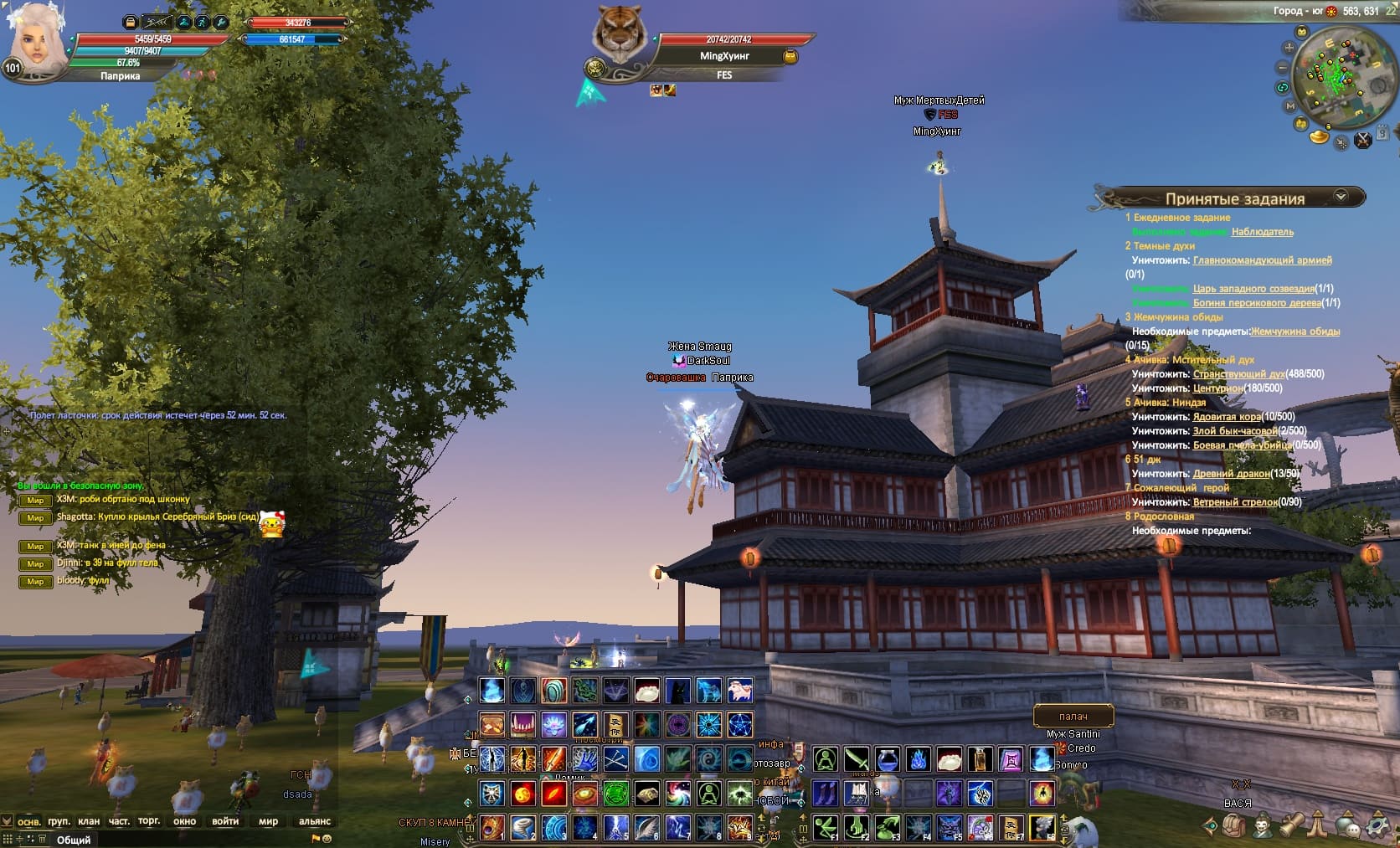
Task: Click the палач button
Action: click(1073, 717)
